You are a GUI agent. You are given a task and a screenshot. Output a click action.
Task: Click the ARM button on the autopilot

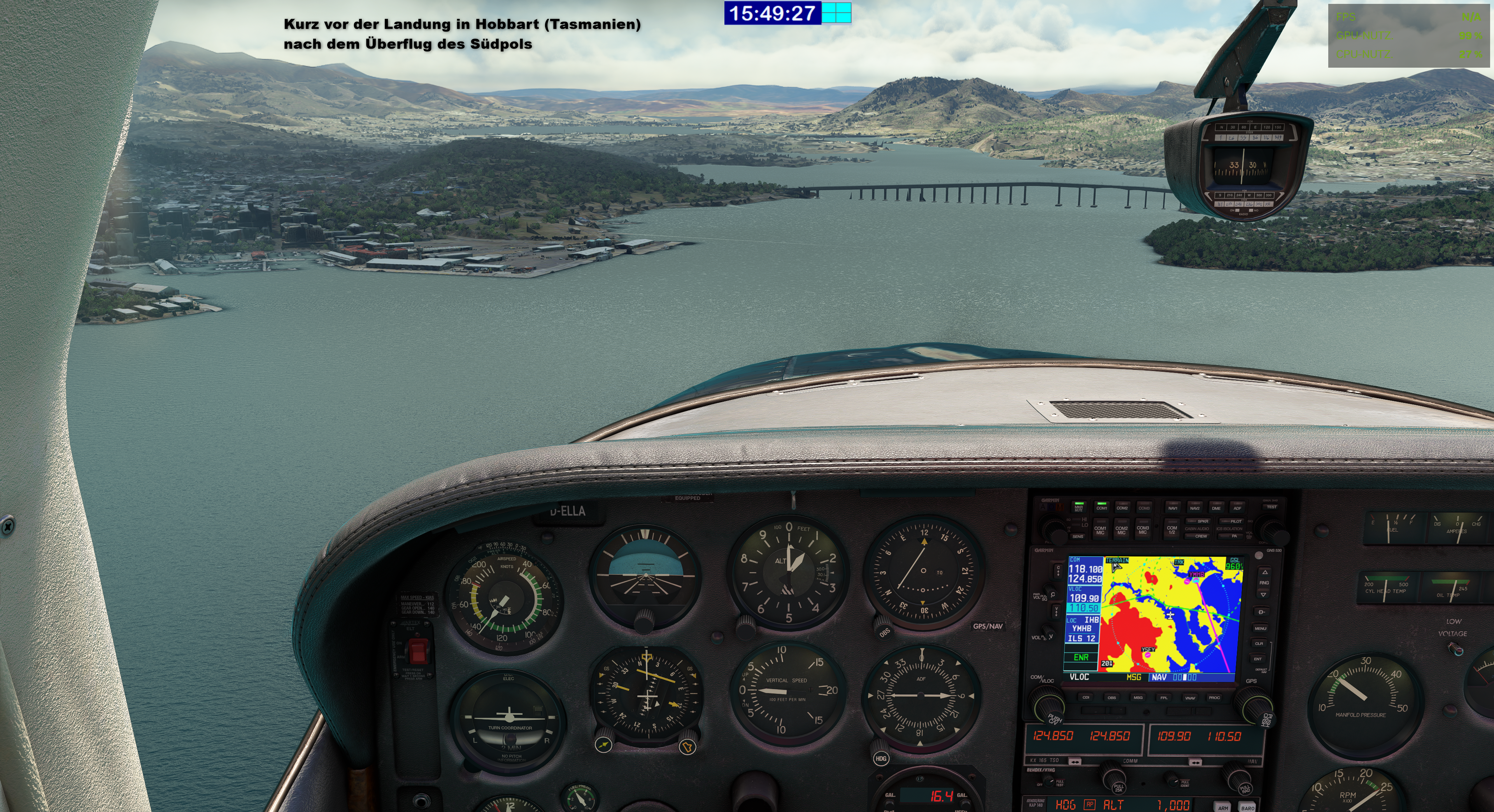1222,807
